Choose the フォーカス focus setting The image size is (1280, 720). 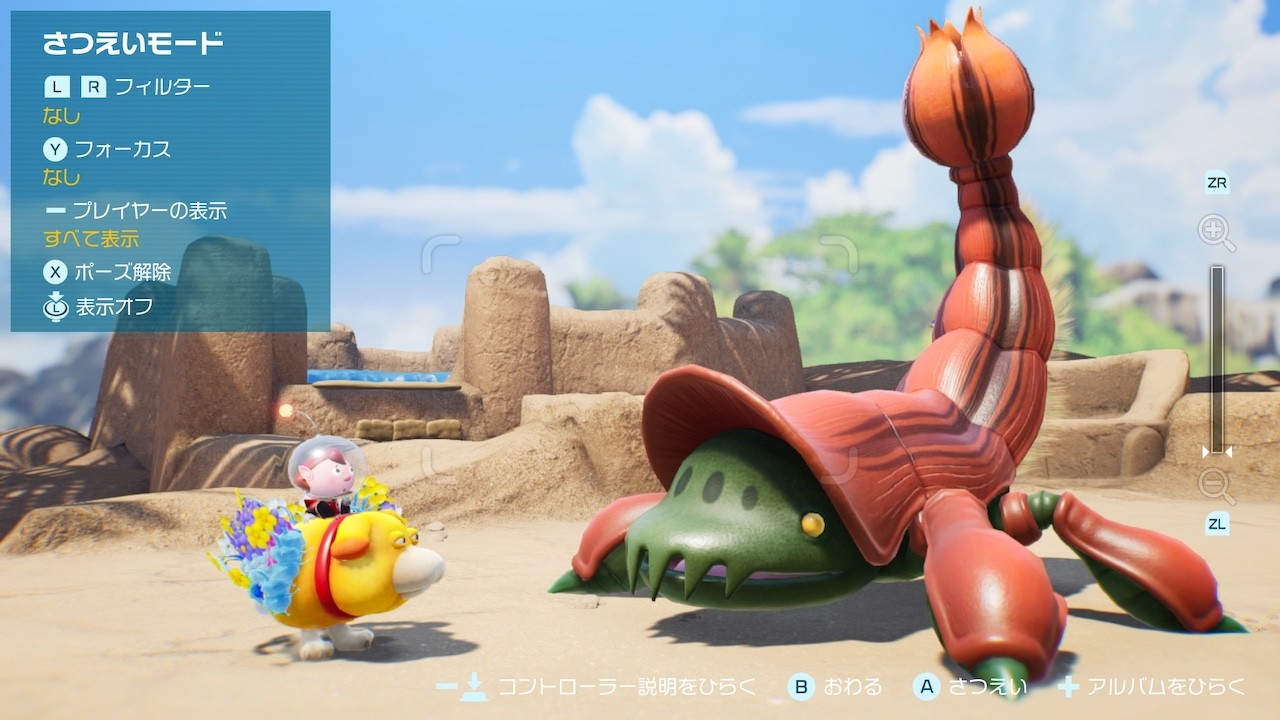[122, 149]
